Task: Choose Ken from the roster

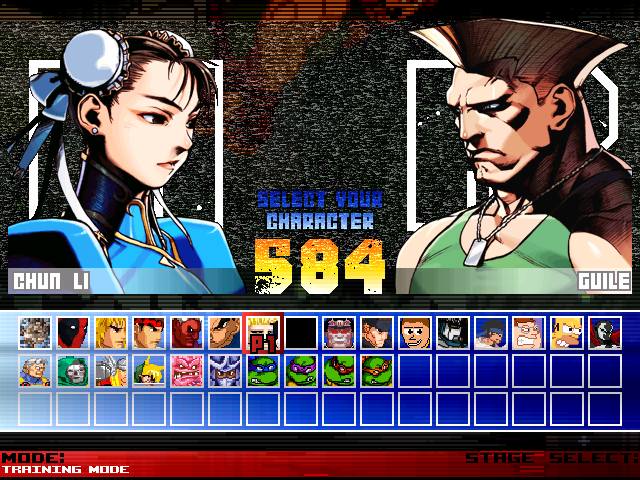Action: (111, 332)
